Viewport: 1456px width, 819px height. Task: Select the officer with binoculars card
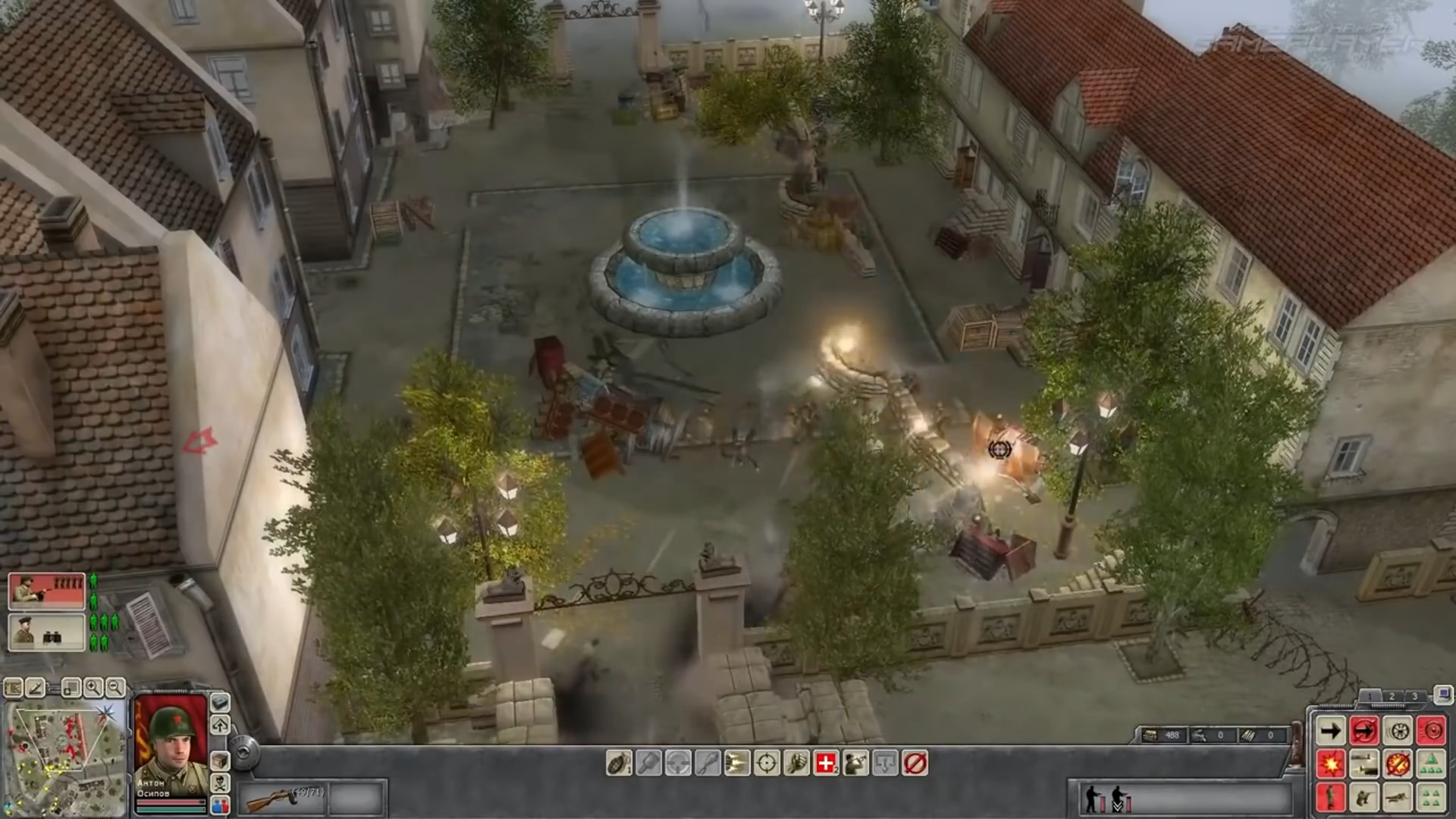(46, 632)
